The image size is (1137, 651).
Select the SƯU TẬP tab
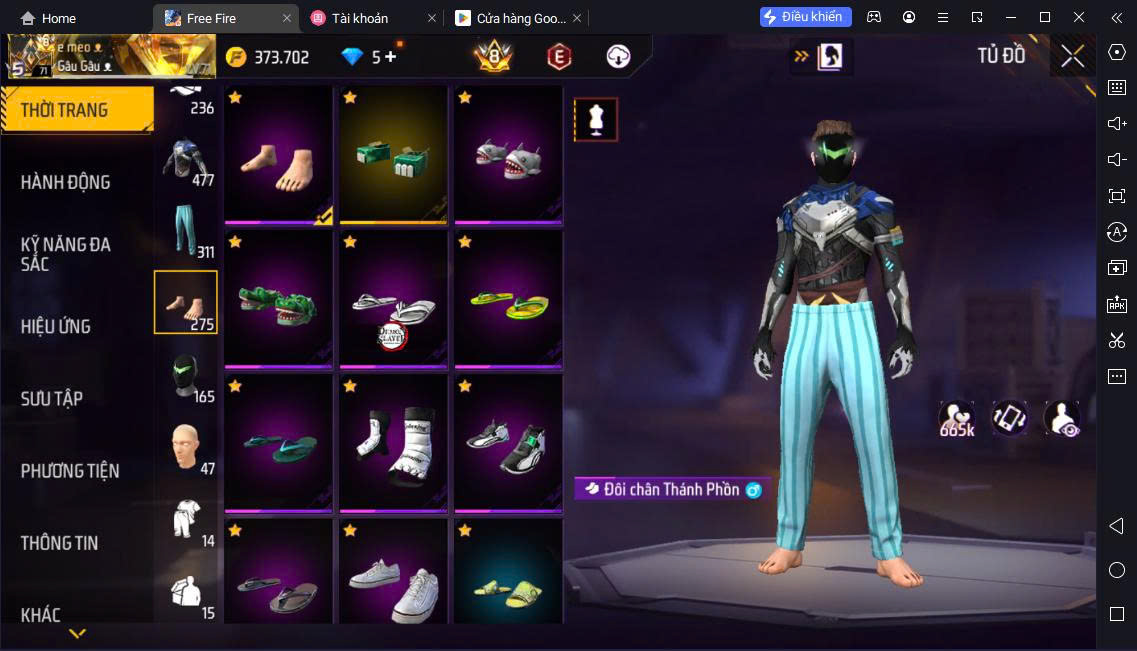tap(52, 398)
